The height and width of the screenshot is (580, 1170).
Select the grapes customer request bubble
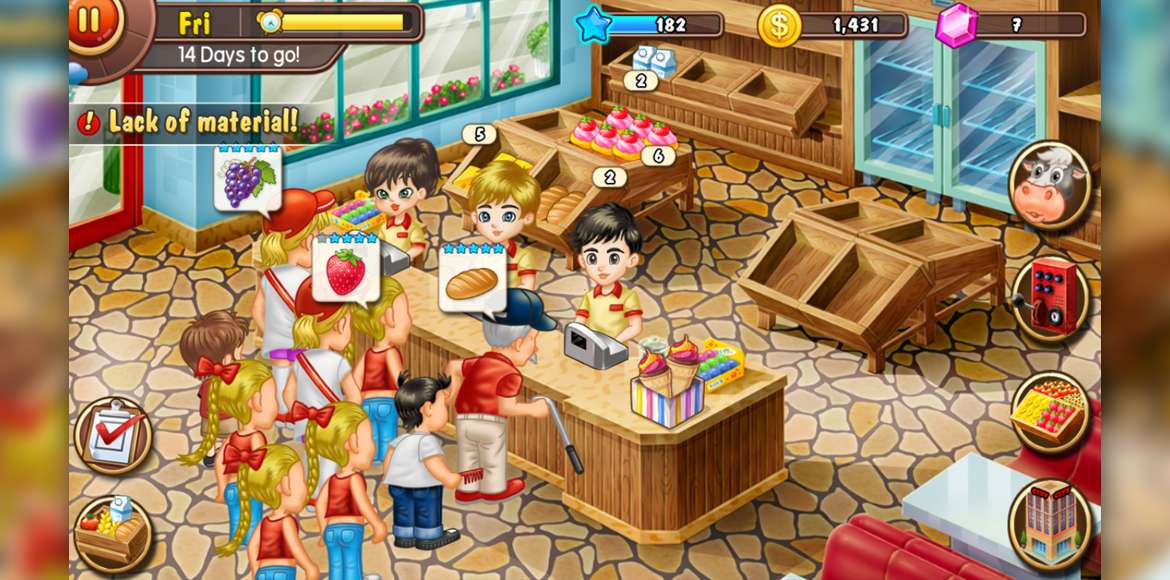pos(247,179)
